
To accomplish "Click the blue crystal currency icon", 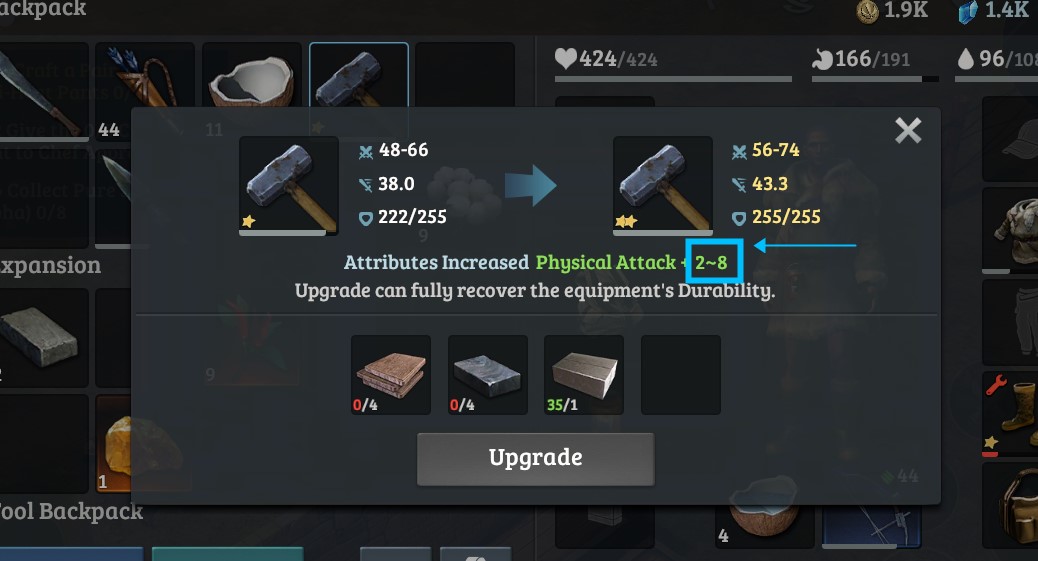I will click(967, 12).
